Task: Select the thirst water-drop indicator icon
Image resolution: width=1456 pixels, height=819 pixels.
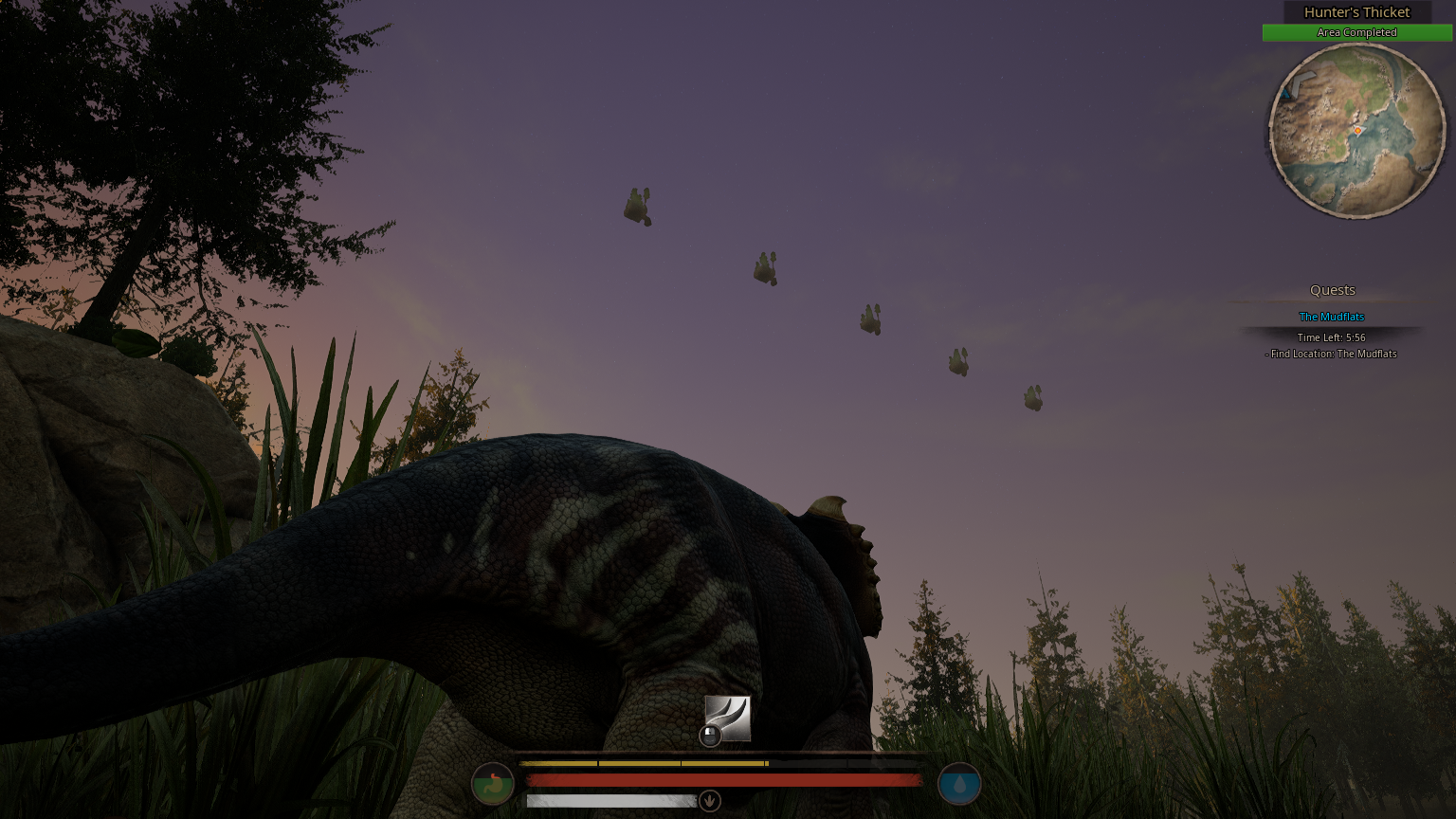Action: click(x=961, y=784)
